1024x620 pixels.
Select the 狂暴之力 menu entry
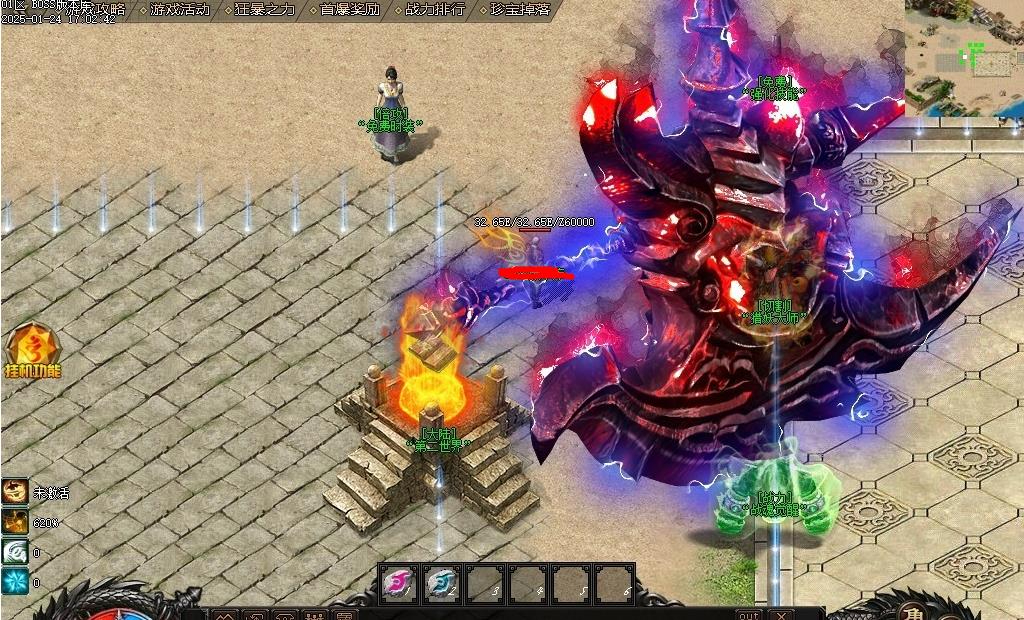[x=265, y=10]
